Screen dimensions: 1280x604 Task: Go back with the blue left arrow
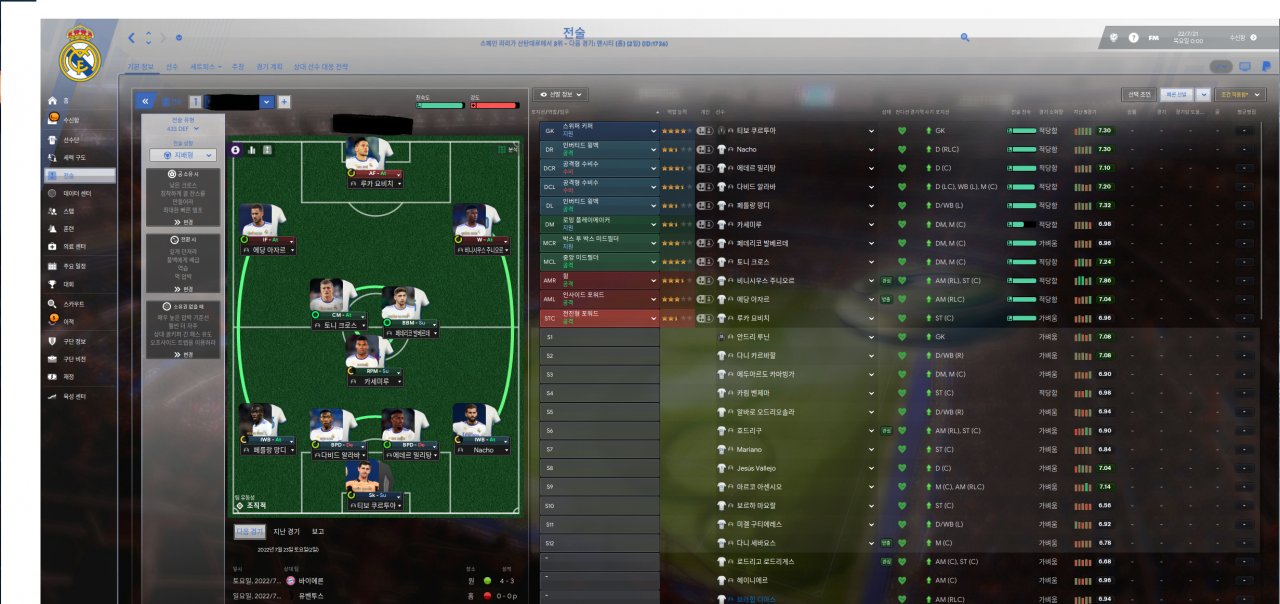pos(131,38)
